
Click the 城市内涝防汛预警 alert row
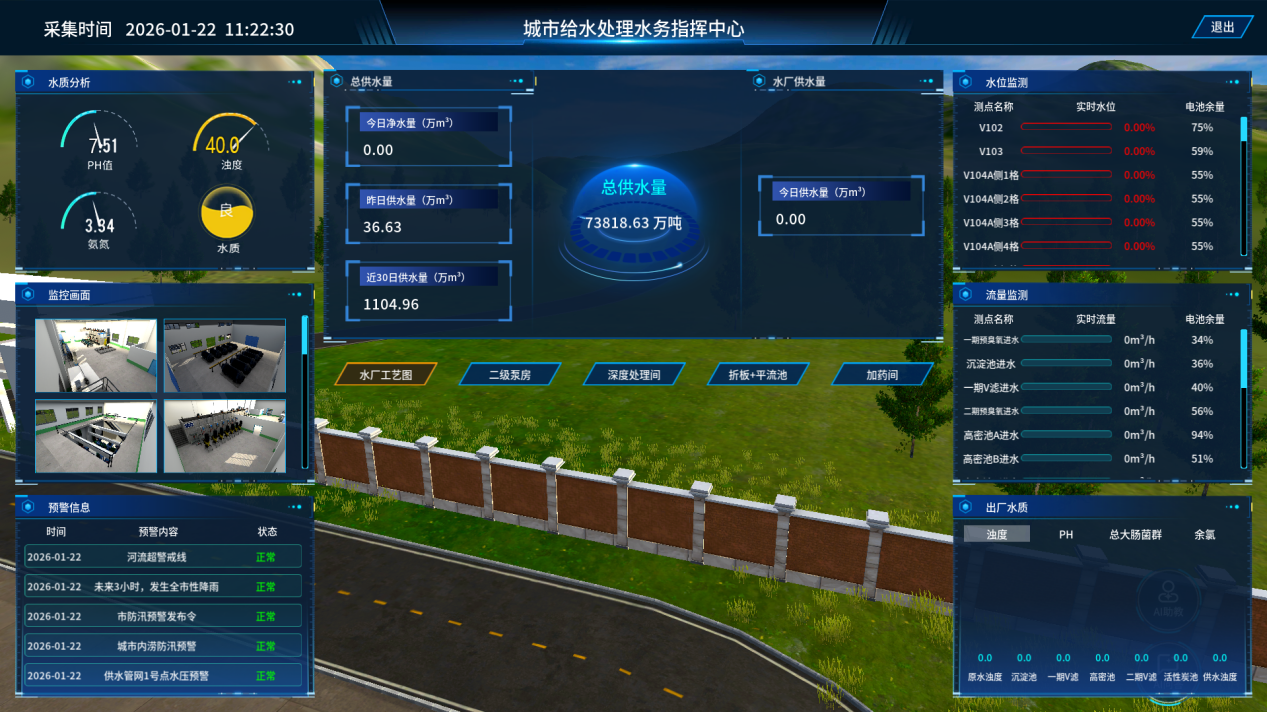pyautogui.click(x=163, y=646)
